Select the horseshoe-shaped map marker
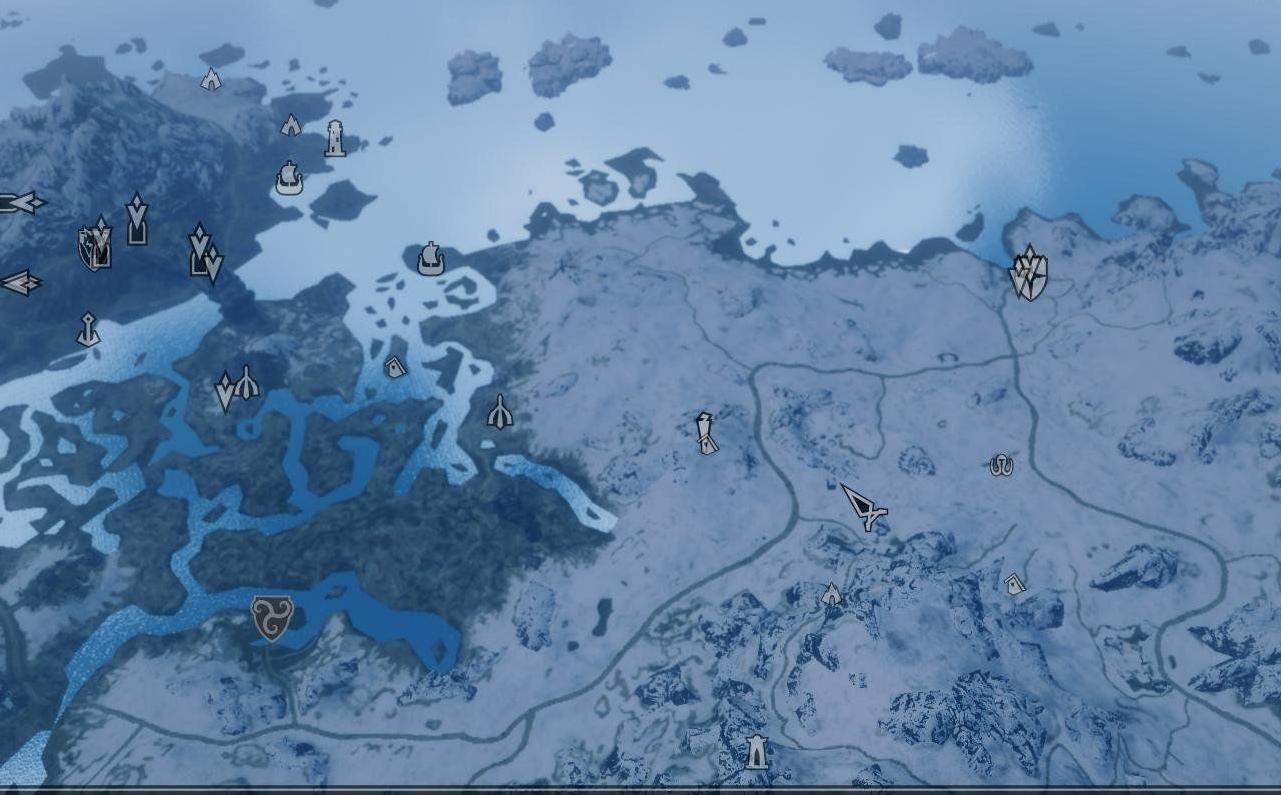 point(1001,464)
